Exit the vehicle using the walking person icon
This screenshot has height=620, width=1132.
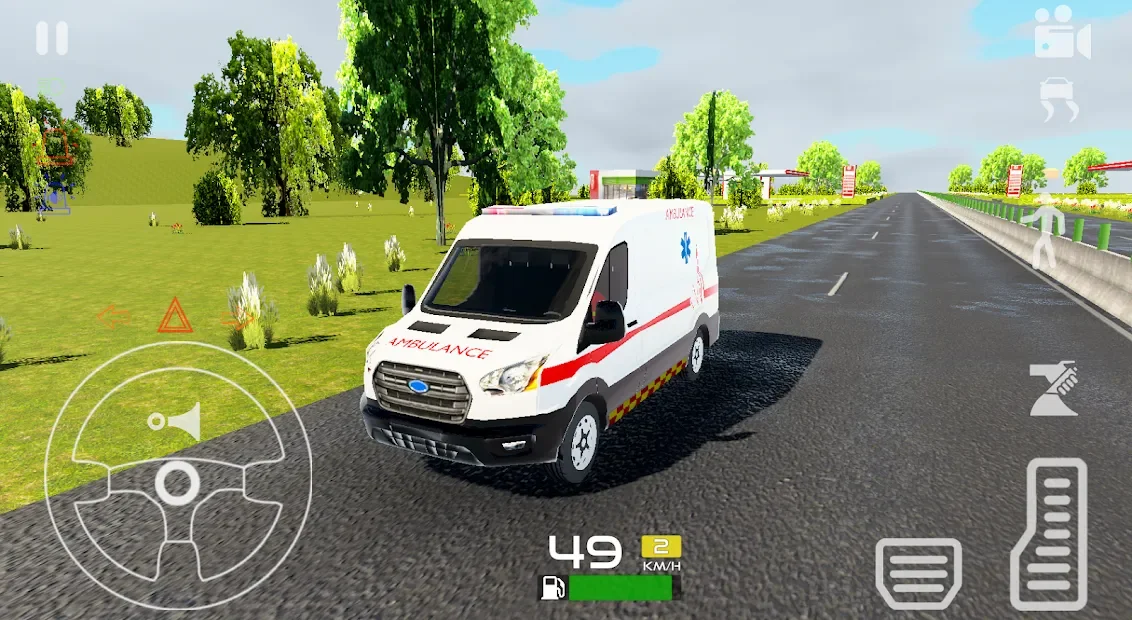1044,236
